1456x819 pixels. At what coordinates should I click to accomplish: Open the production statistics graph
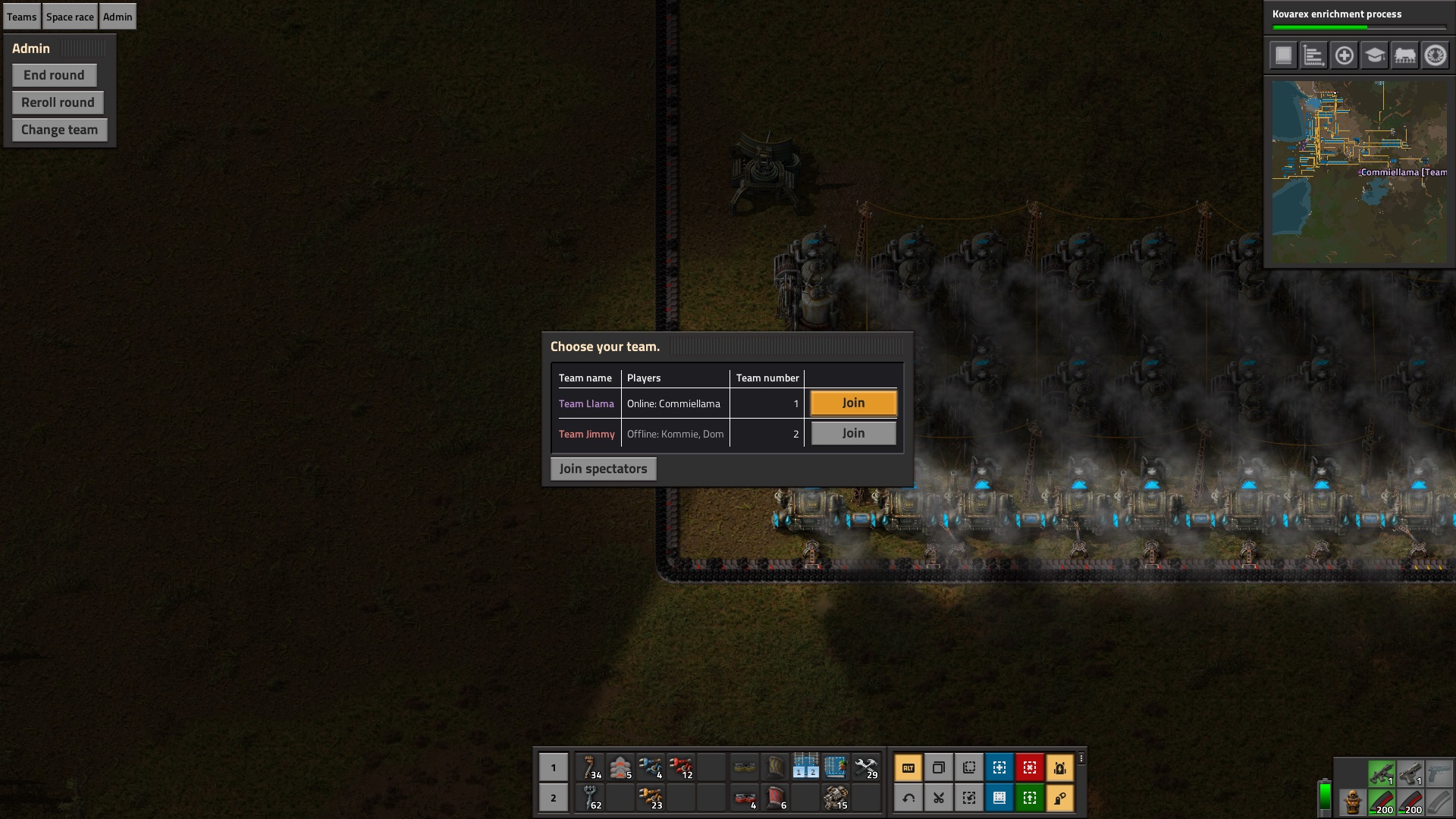(x=1313, y=55)
